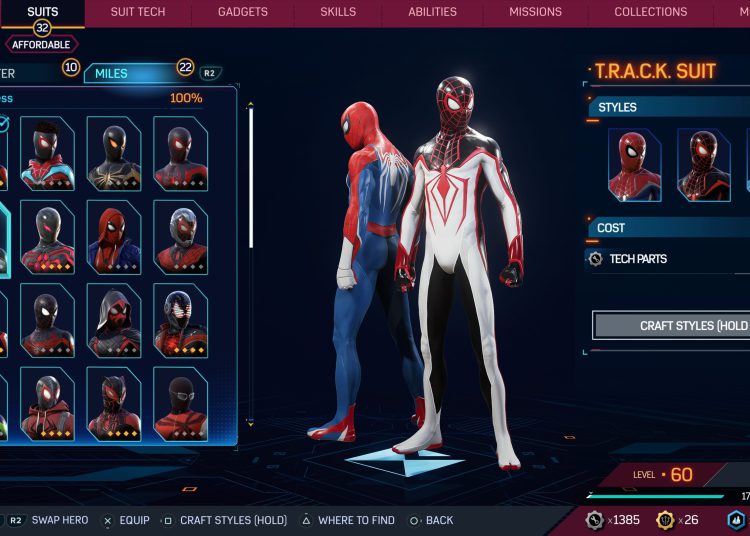
Task: Open the Gadgets tab
Action: coord(243,12)
